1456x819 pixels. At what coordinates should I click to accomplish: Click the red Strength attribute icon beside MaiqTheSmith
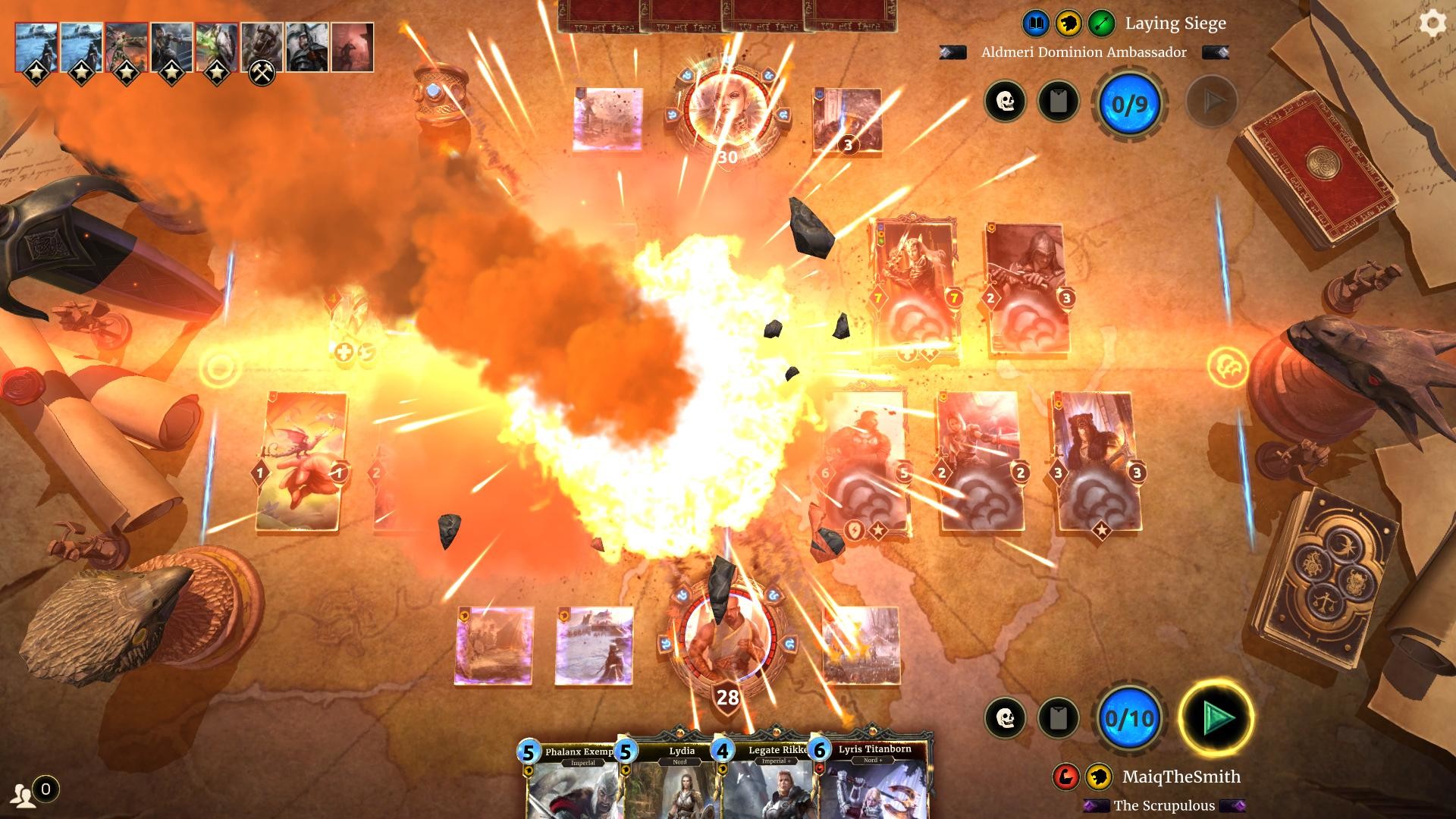pyautogui.click(x=1065, y=776)
